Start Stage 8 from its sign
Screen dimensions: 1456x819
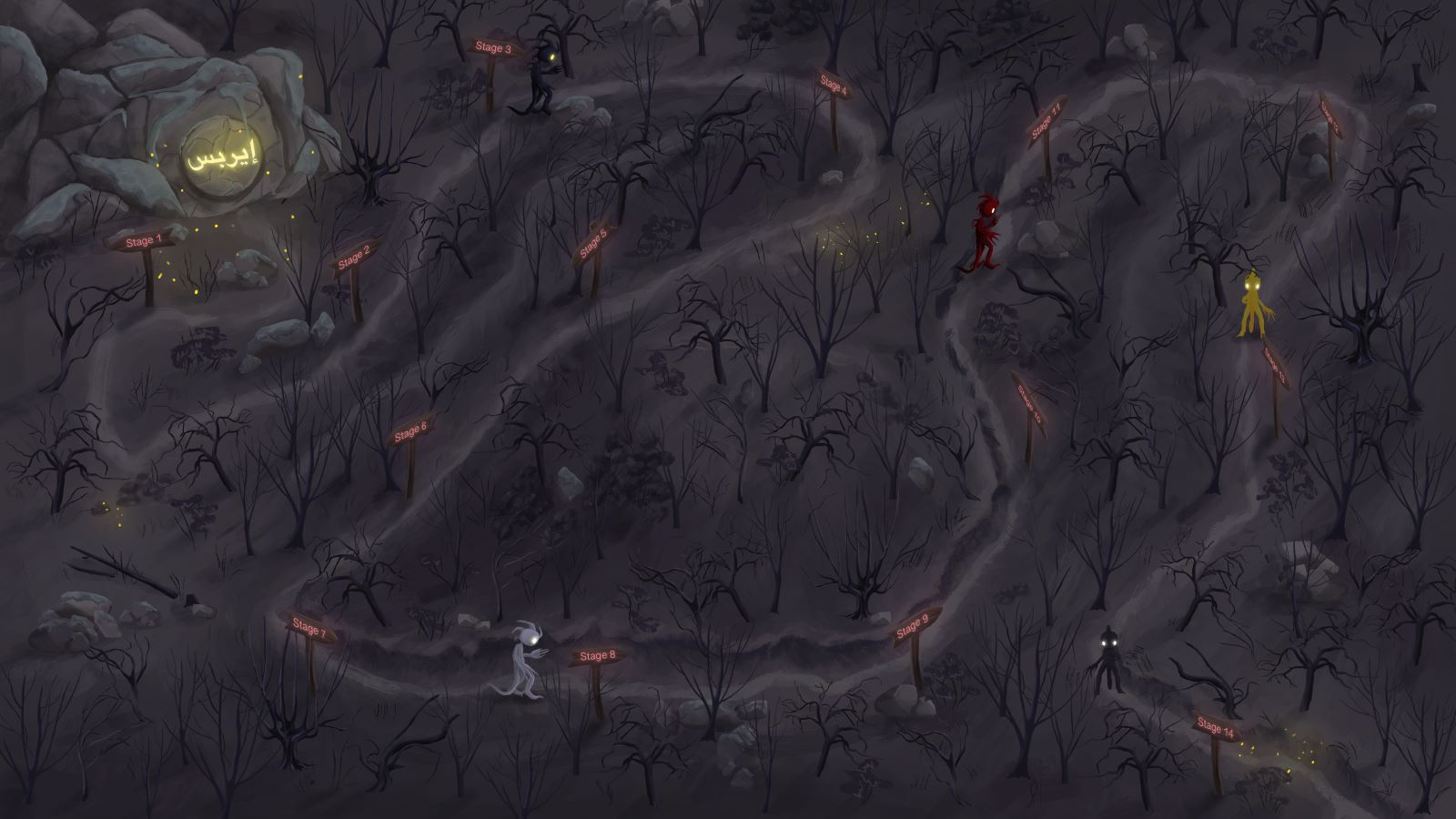(x=597, y=656)
